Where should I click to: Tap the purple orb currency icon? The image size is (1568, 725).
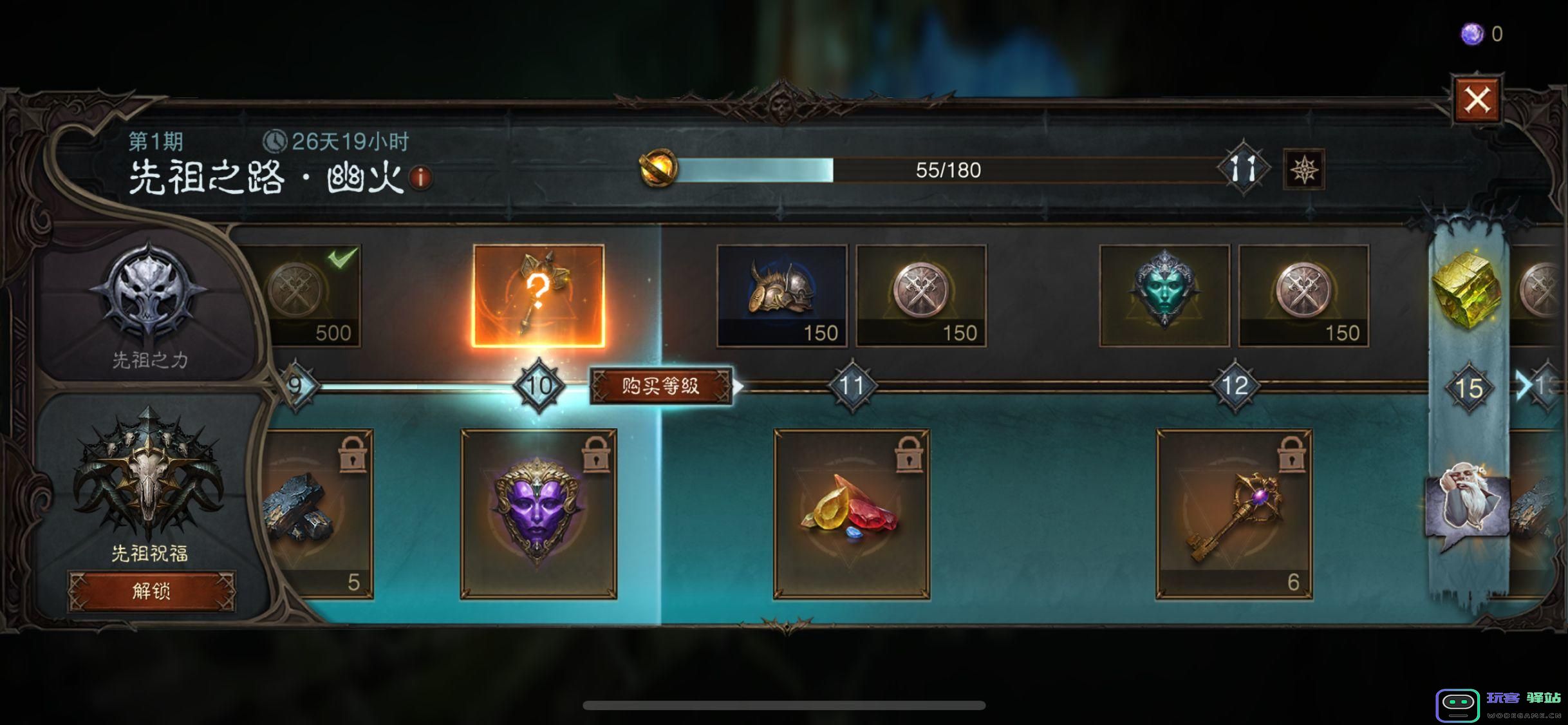point(1472,34)
